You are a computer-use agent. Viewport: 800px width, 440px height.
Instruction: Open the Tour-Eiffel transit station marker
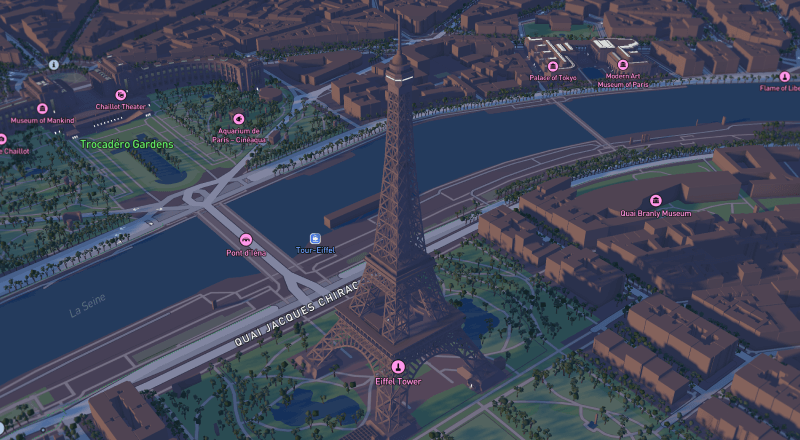tap(316, 238)
